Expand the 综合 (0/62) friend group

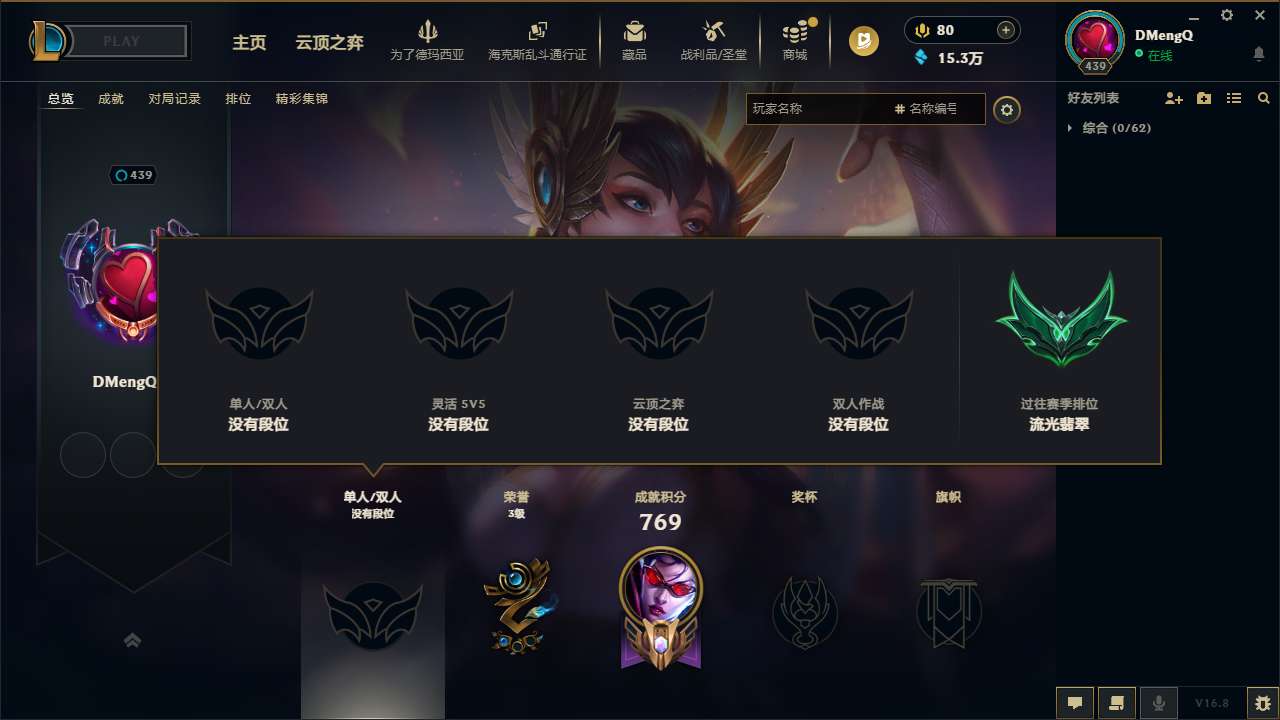[x=1072, y=128]
